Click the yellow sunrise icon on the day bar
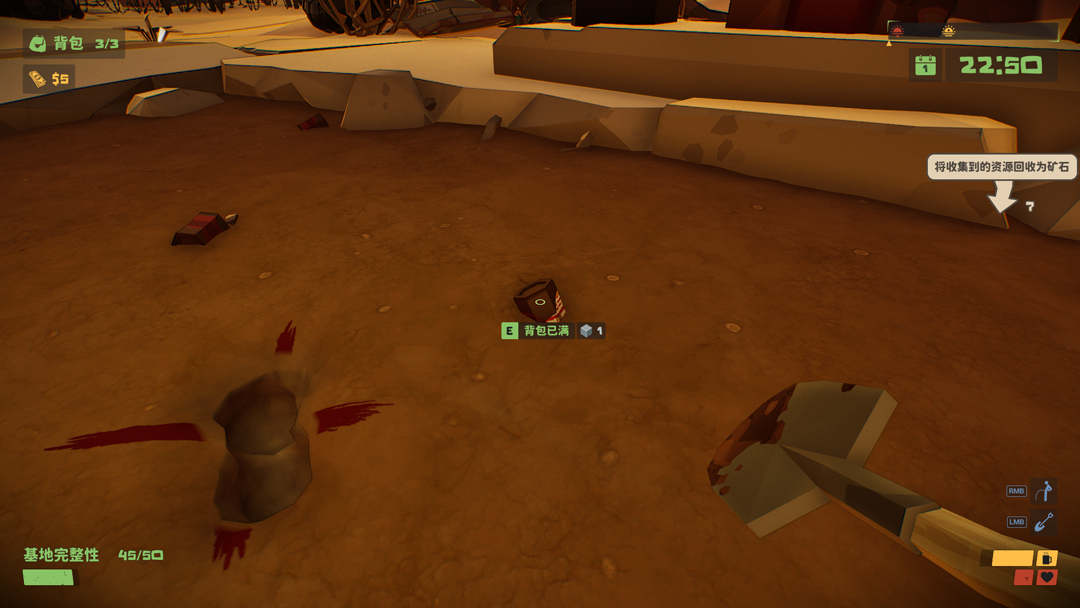Image resolution: width=1080 pixels, height=608 pixels. [x=948, y=31]
